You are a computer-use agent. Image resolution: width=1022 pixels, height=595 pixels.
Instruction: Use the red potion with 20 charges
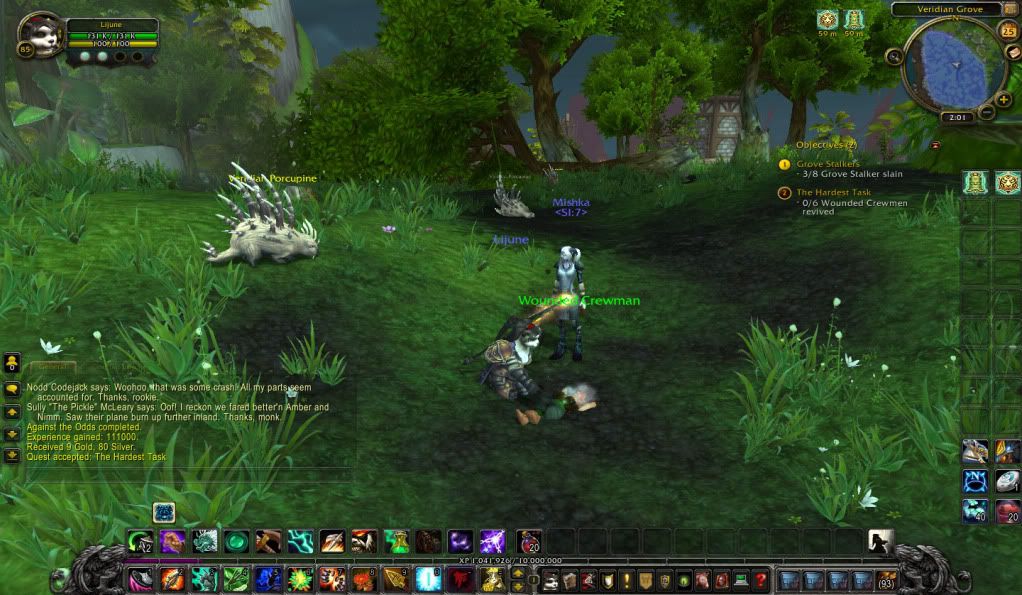coord(529,542)
